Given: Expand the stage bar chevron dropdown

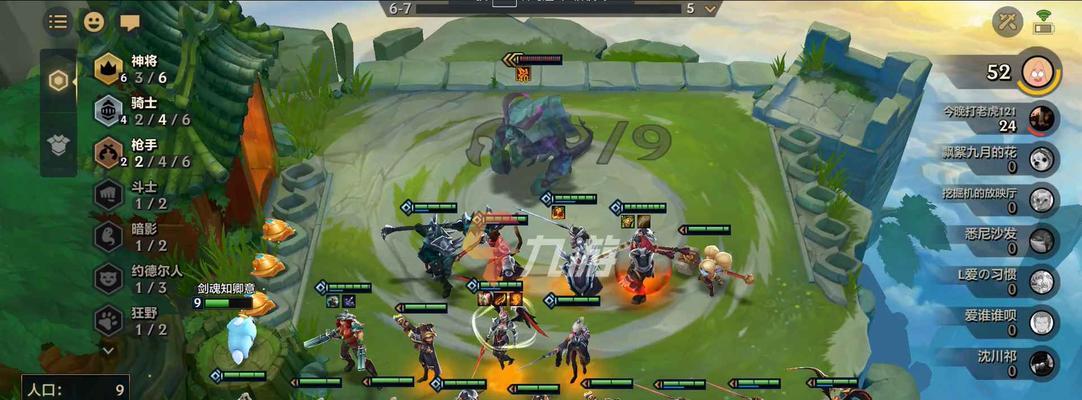Looking at the screenshot, I should point(711,8).
